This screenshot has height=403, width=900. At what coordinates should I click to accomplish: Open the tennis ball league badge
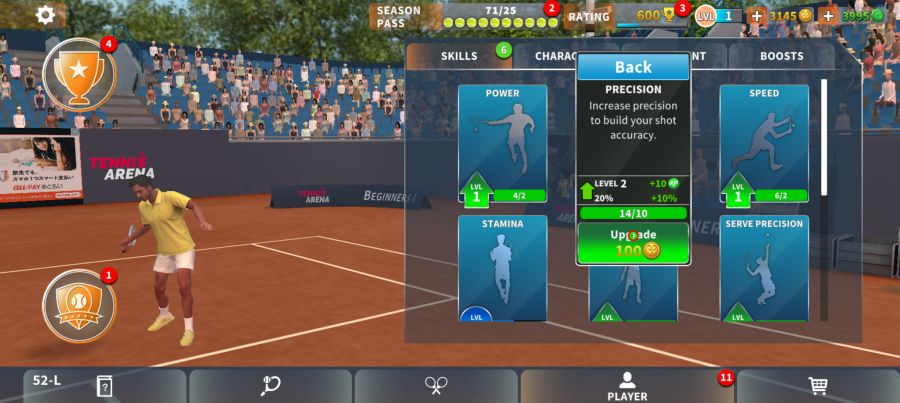(x=78, y=304)
